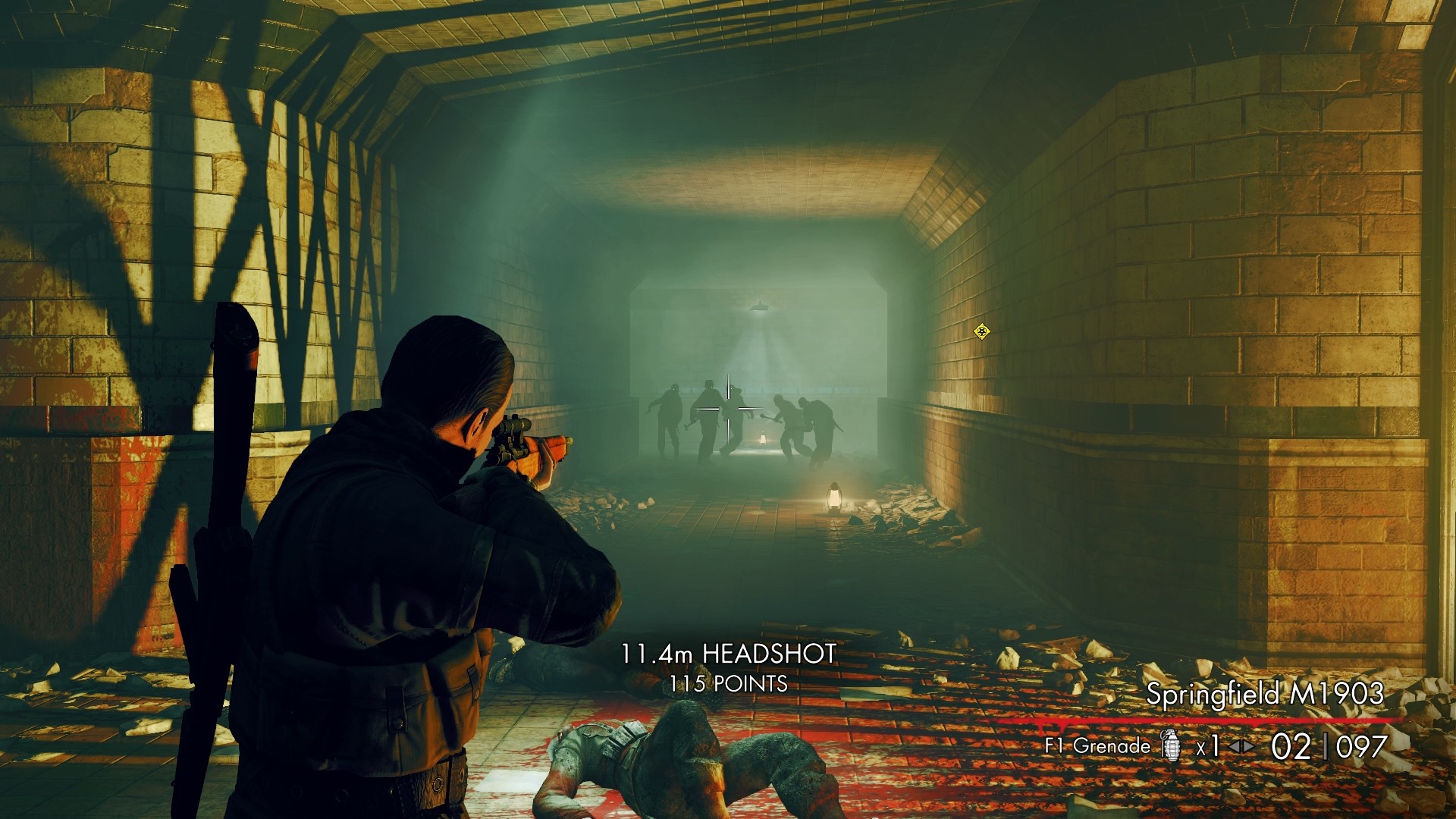
Task: Click the arrow pair beside the grenade count
Action: click(1241, 745)
